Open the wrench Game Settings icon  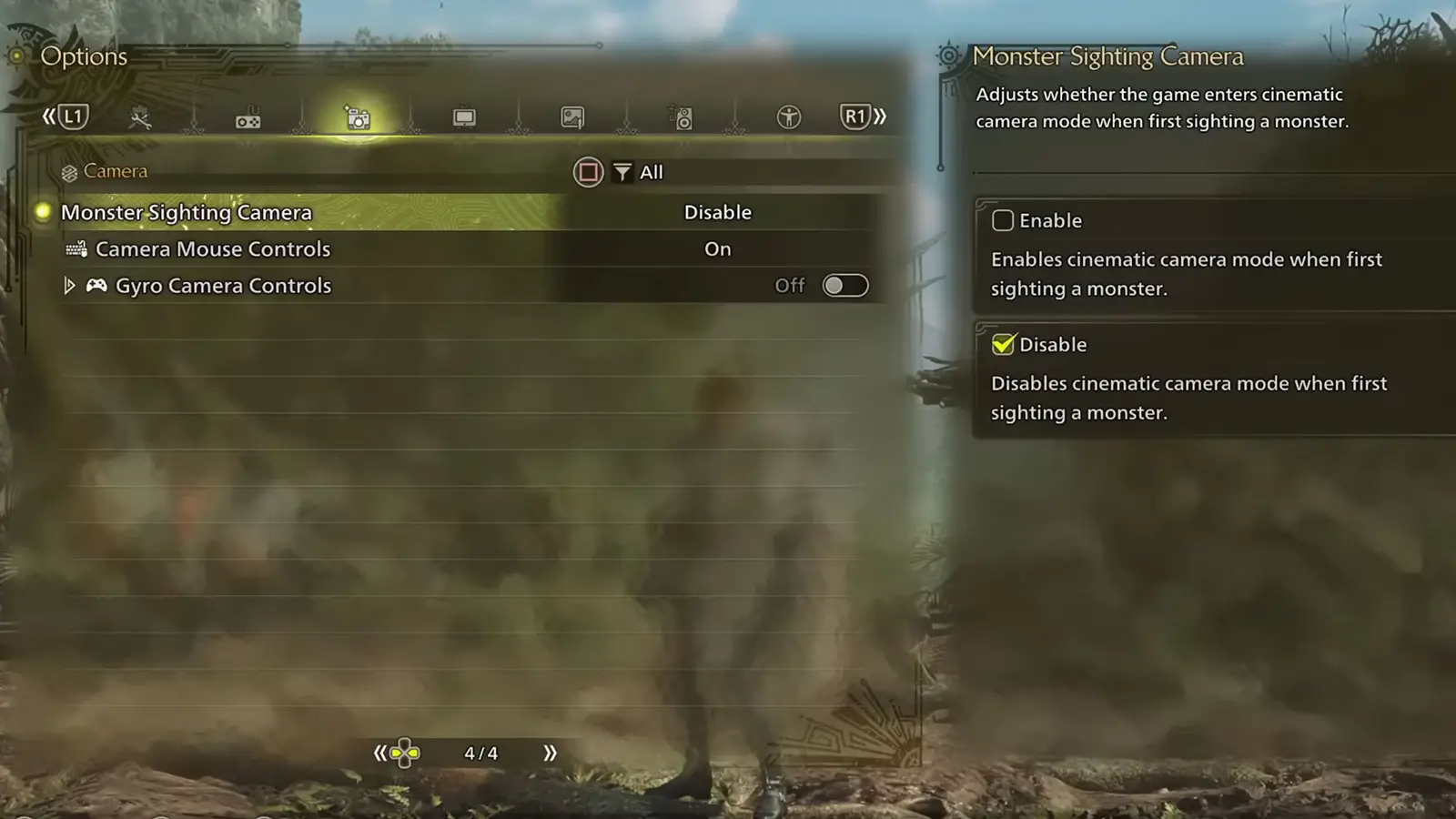[138, 116]
